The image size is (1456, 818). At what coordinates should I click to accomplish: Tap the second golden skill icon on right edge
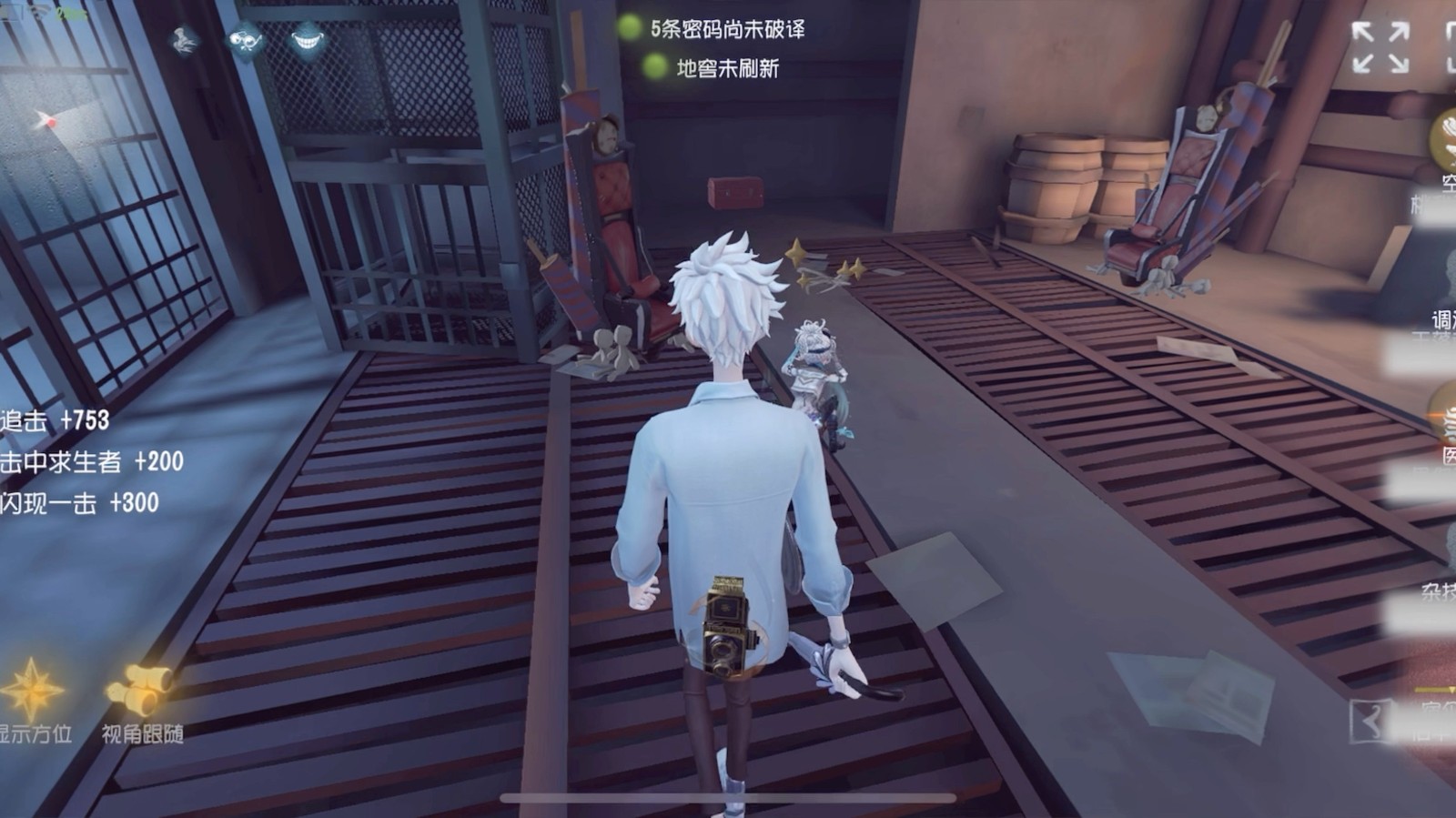[1447, 419]
